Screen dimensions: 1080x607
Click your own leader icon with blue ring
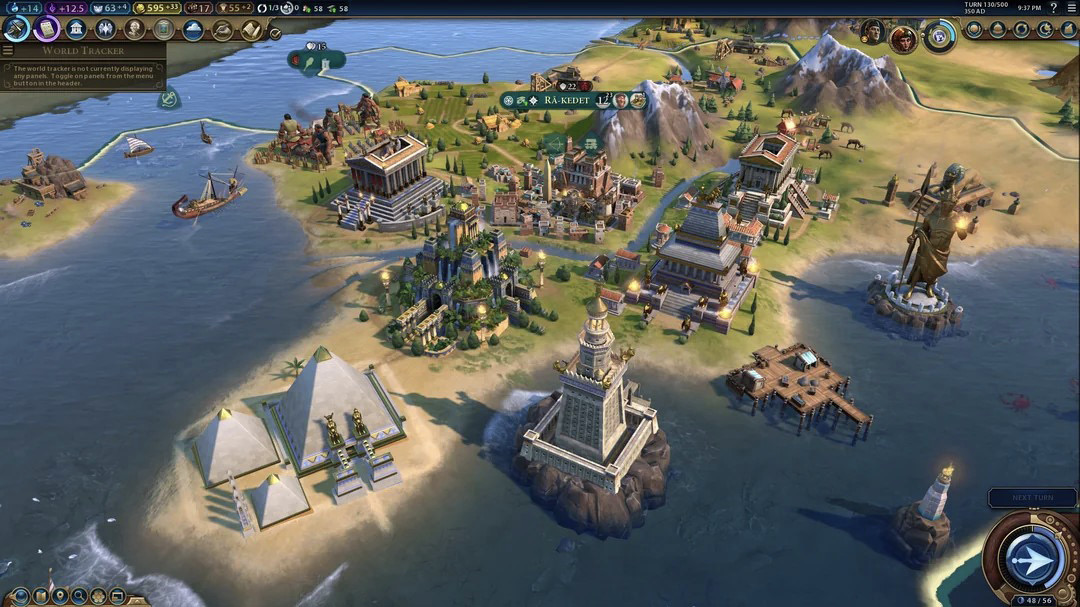click(x=939, y=36)
